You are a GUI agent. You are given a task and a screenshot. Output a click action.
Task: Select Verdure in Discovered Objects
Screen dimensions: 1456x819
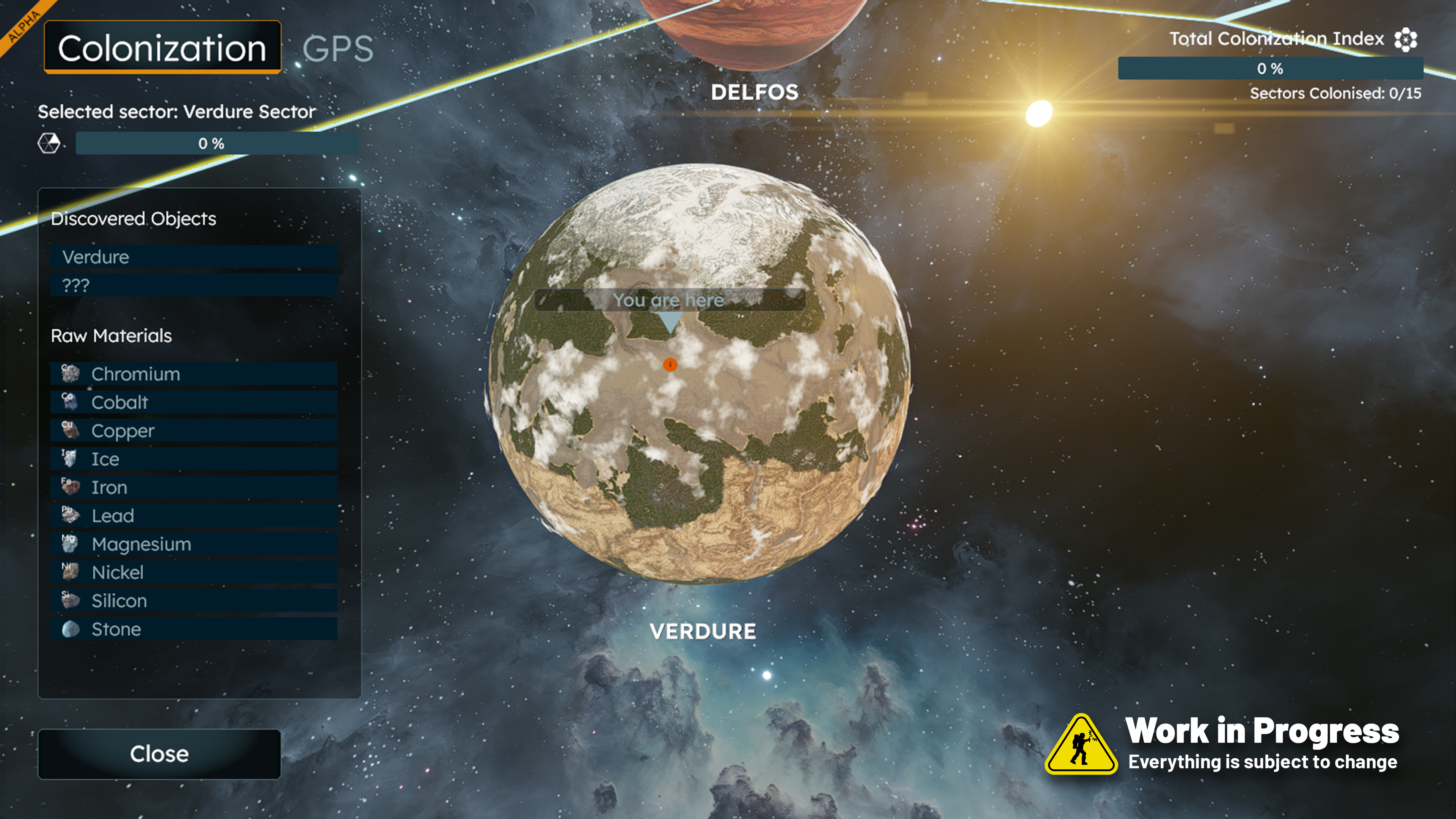[193, 257]
